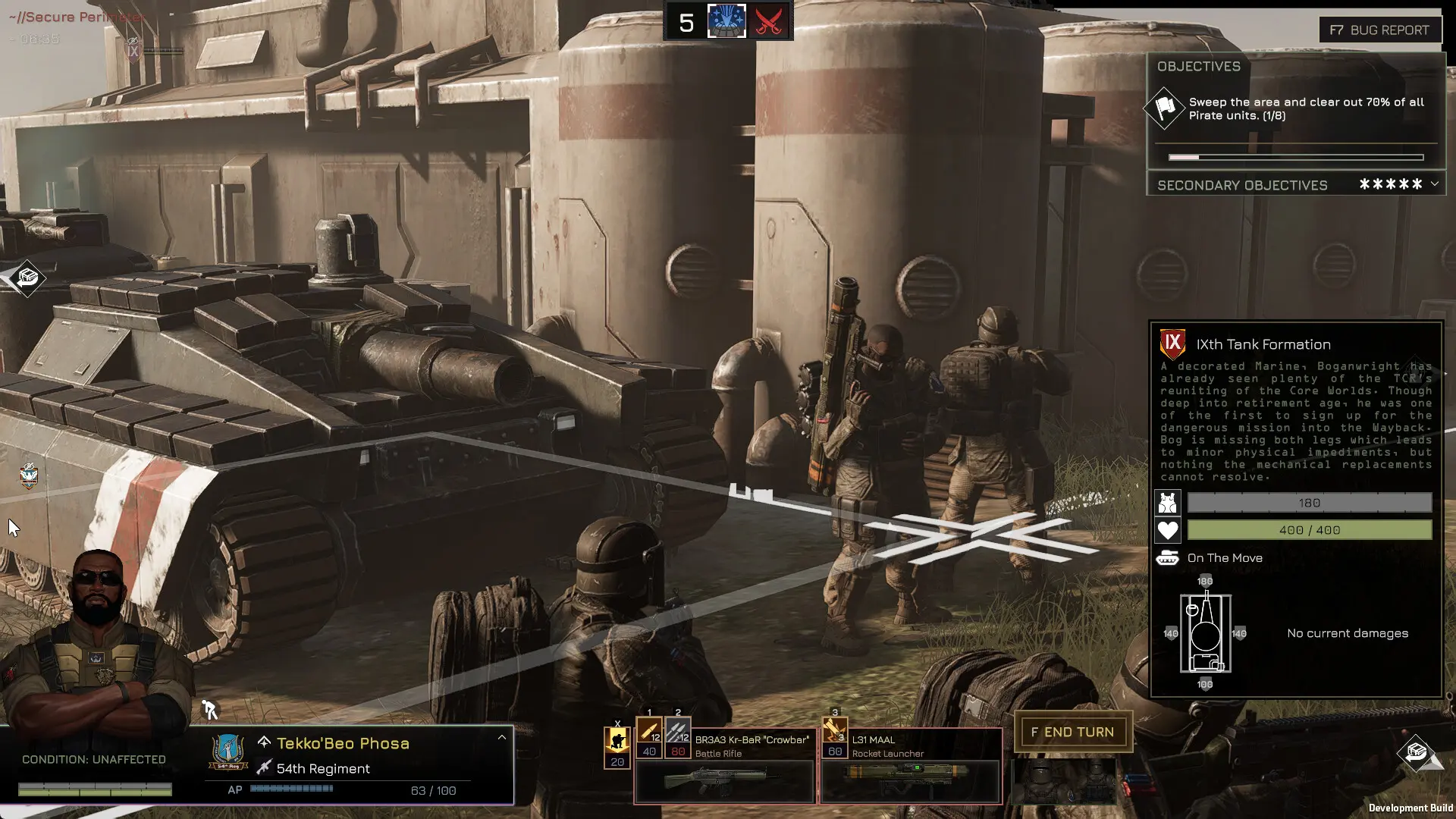
Task: Click the red crossed swords Pirate faction icon
Action: click(768, 21)
